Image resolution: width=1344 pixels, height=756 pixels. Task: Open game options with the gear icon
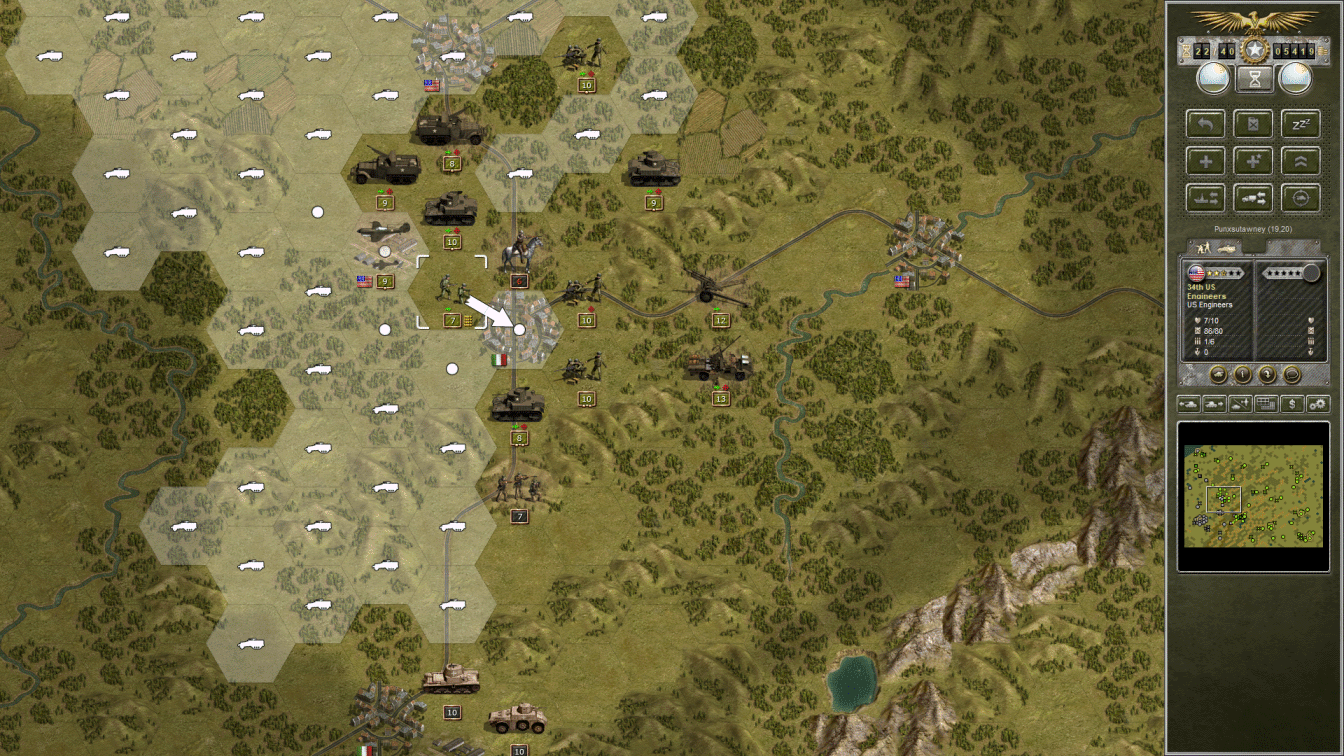pos(1318,404)
